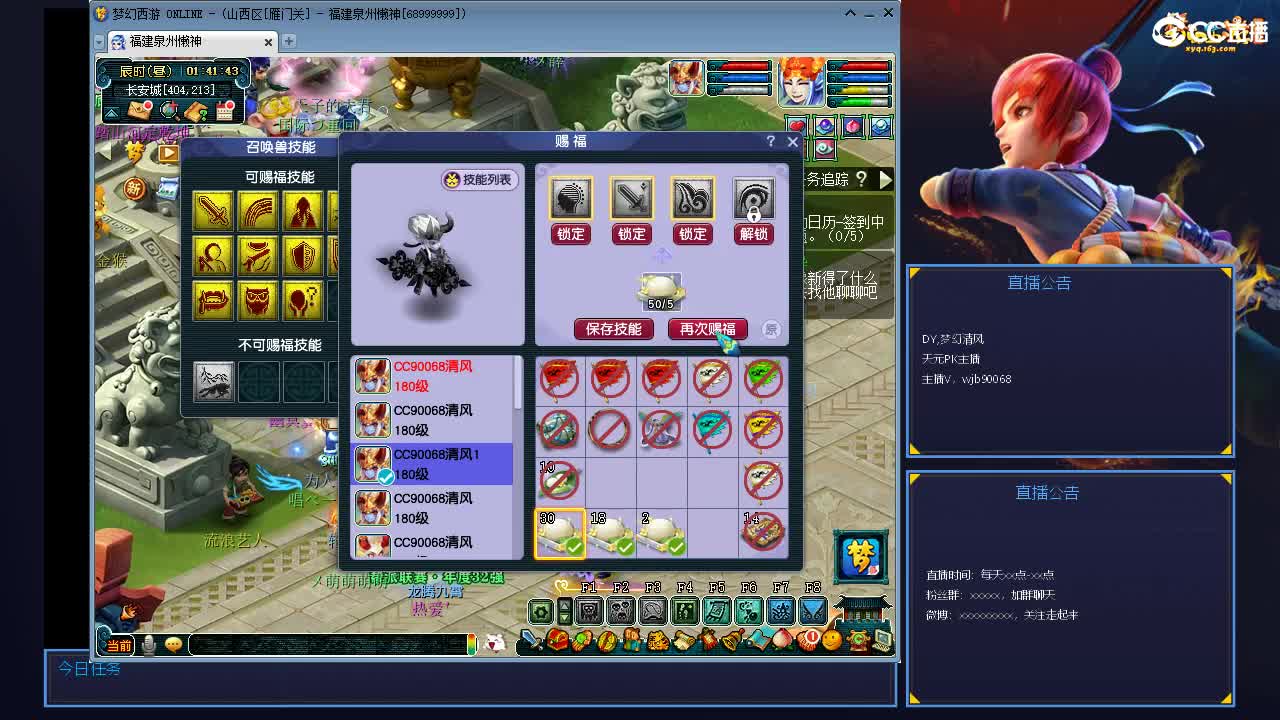This screenshot has width=1280, height=720.
Task: Open the system settings gear on the hotkey bar
Action: (540, 610)
